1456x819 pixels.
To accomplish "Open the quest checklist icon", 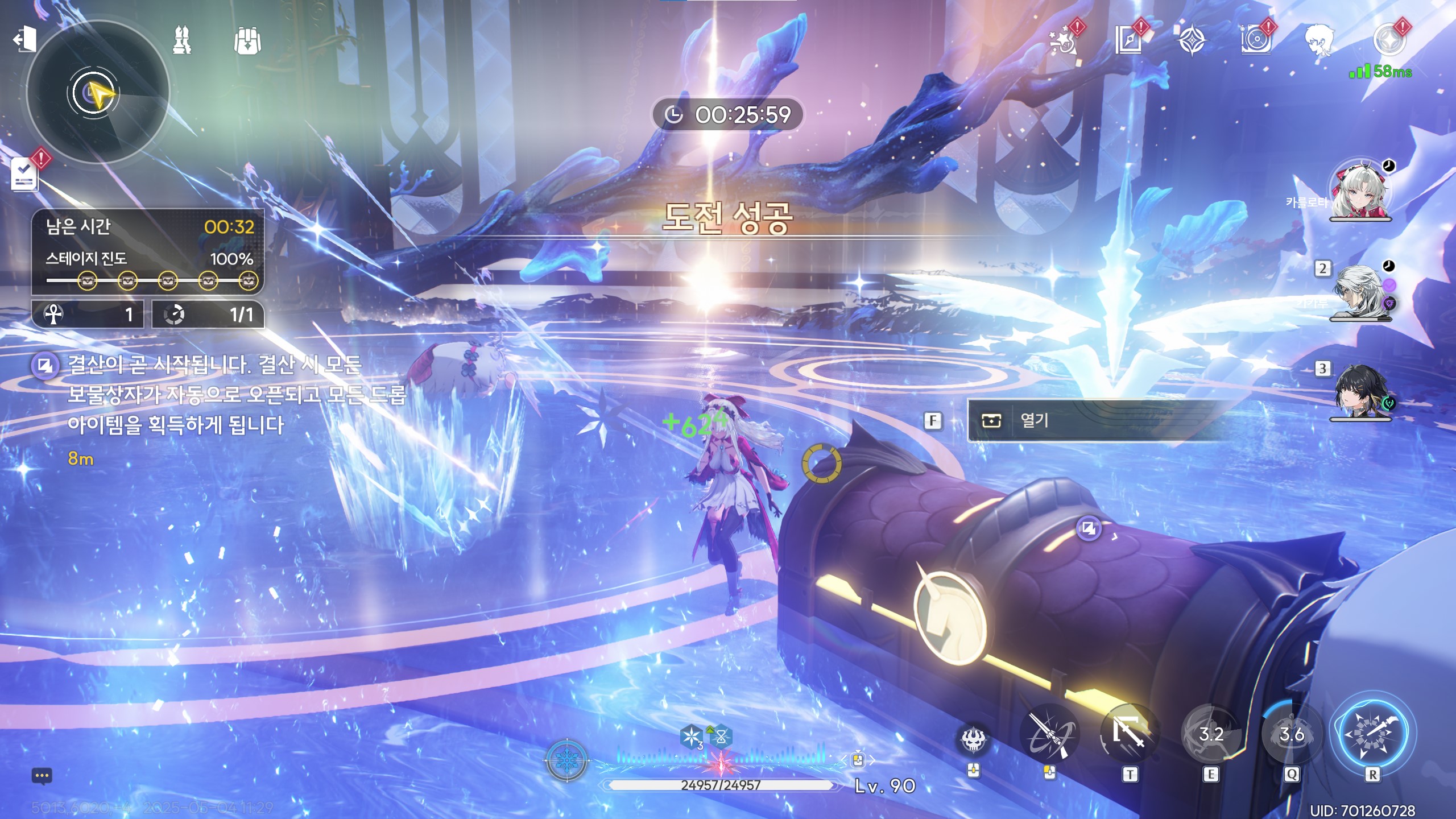I will tap(25, 173).
